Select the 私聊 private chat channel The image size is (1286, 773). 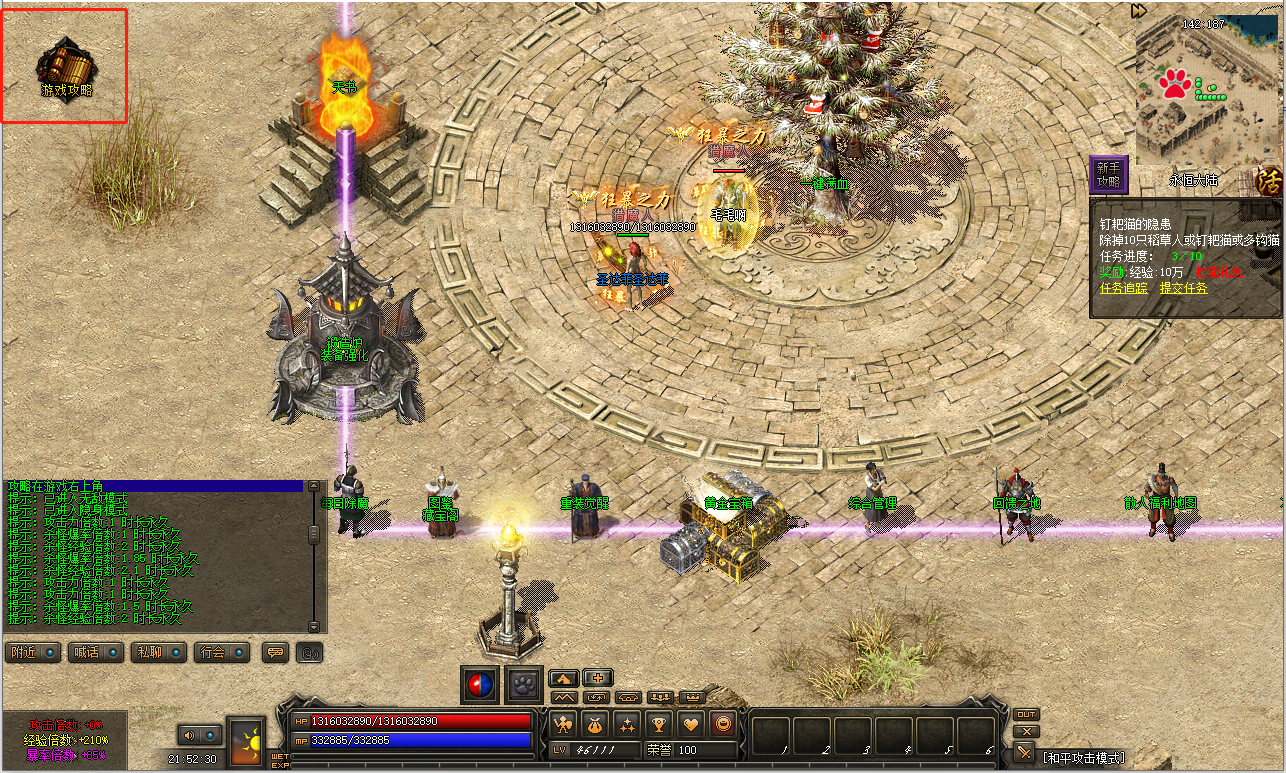pos(158,652)
